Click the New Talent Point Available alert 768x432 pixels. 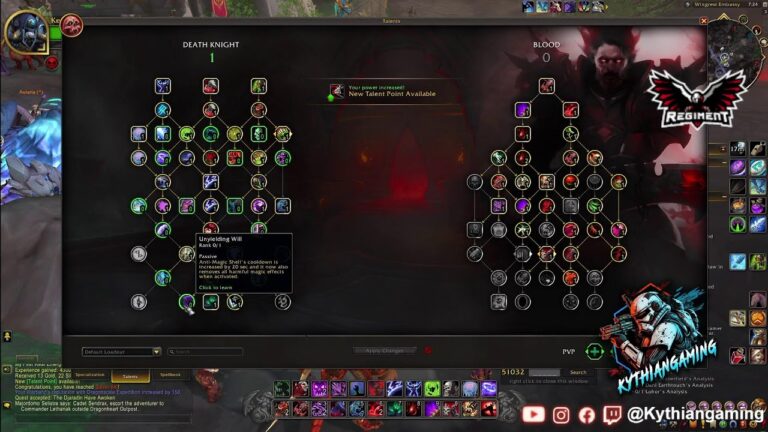tap(384, 91)
